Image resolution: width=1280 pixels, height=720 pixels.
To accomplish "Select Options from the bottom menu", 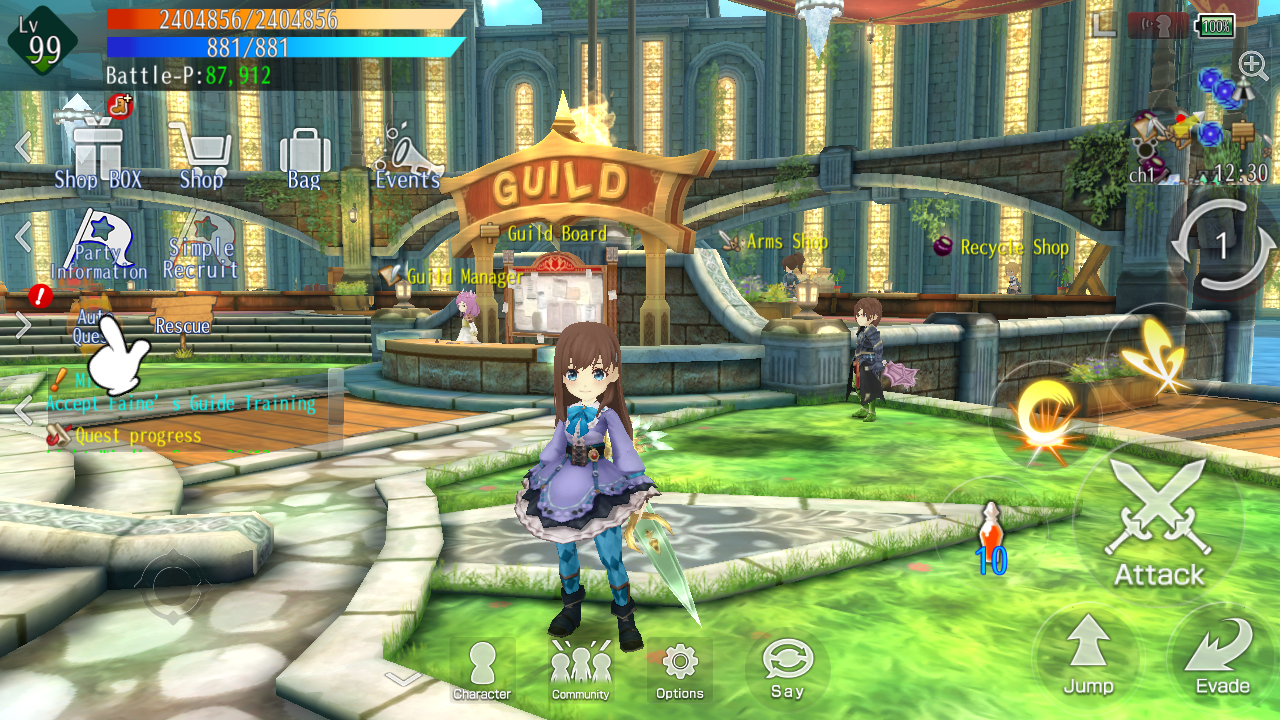I will (x=680, y=665).
